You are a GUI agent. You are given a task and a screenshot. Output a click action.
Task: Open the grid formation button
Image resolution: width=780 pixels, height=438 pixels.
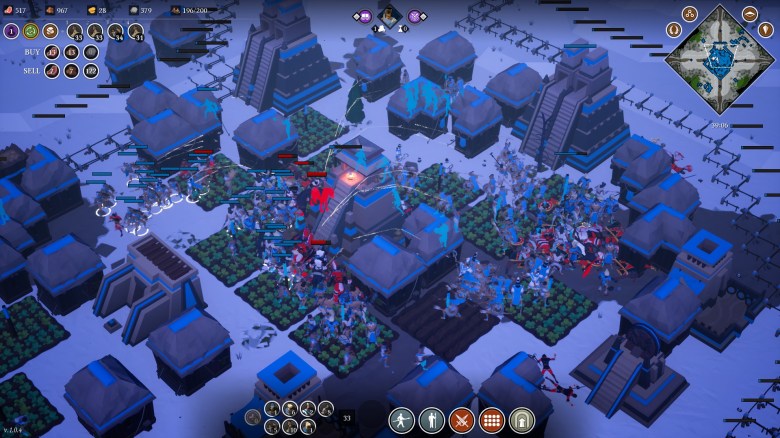[x=492, y=420]
